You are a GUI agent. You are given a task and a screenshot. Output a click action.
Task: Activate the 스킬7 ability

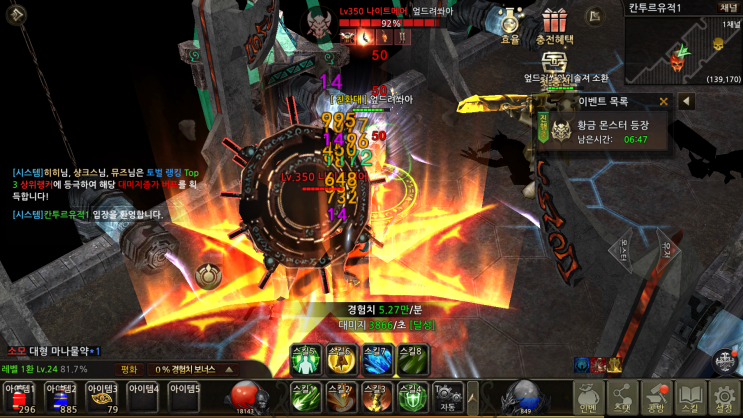(376, 357)
